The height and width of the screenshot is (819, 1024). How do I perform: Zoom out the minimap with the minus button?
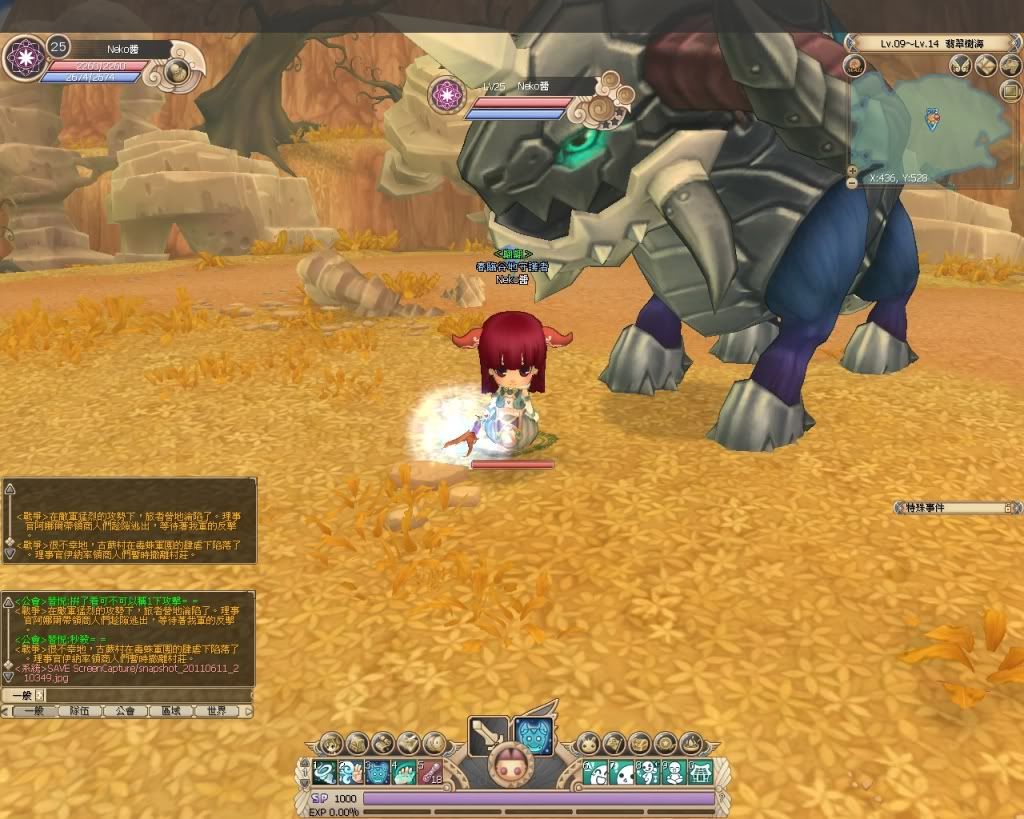tap(852, 183)
